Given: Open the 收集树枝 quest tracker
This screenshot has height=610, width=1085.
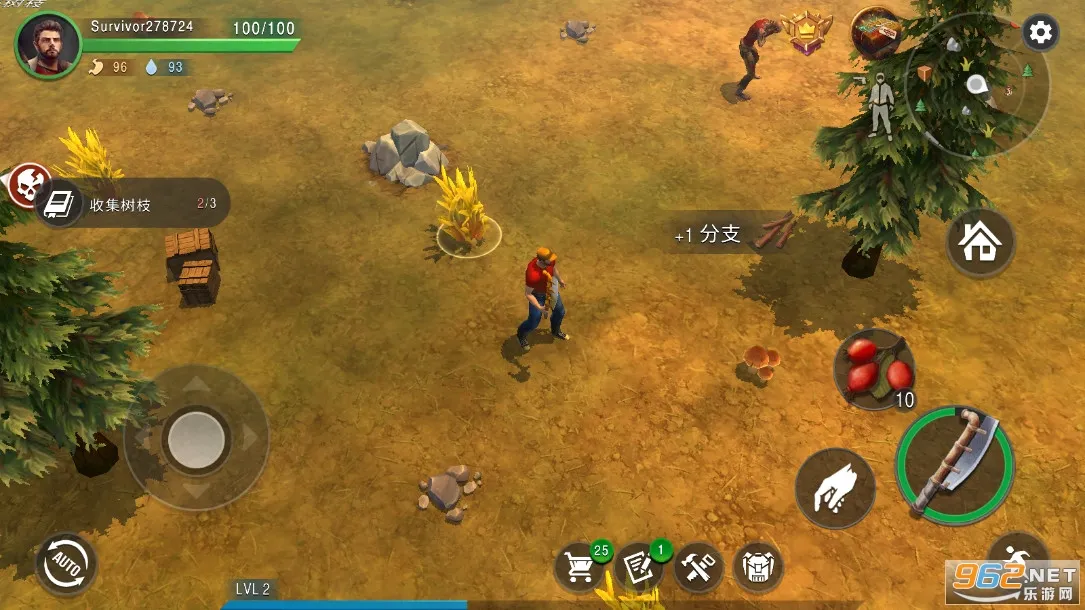Looking at the screenshot, I should coord(135,205).
